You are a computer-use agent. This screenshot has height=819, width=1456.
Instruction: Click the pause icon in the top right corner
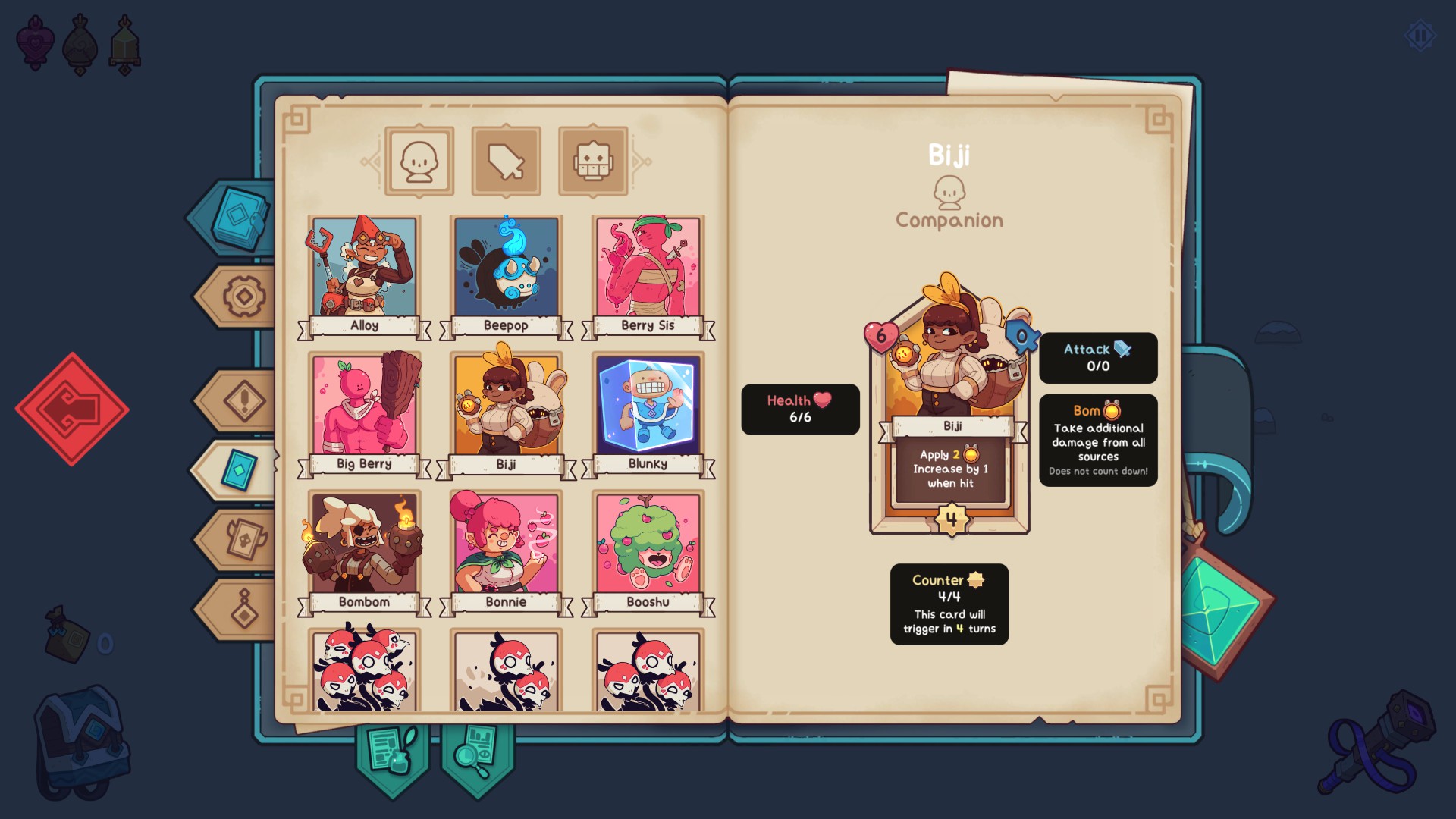[1420, 33]
